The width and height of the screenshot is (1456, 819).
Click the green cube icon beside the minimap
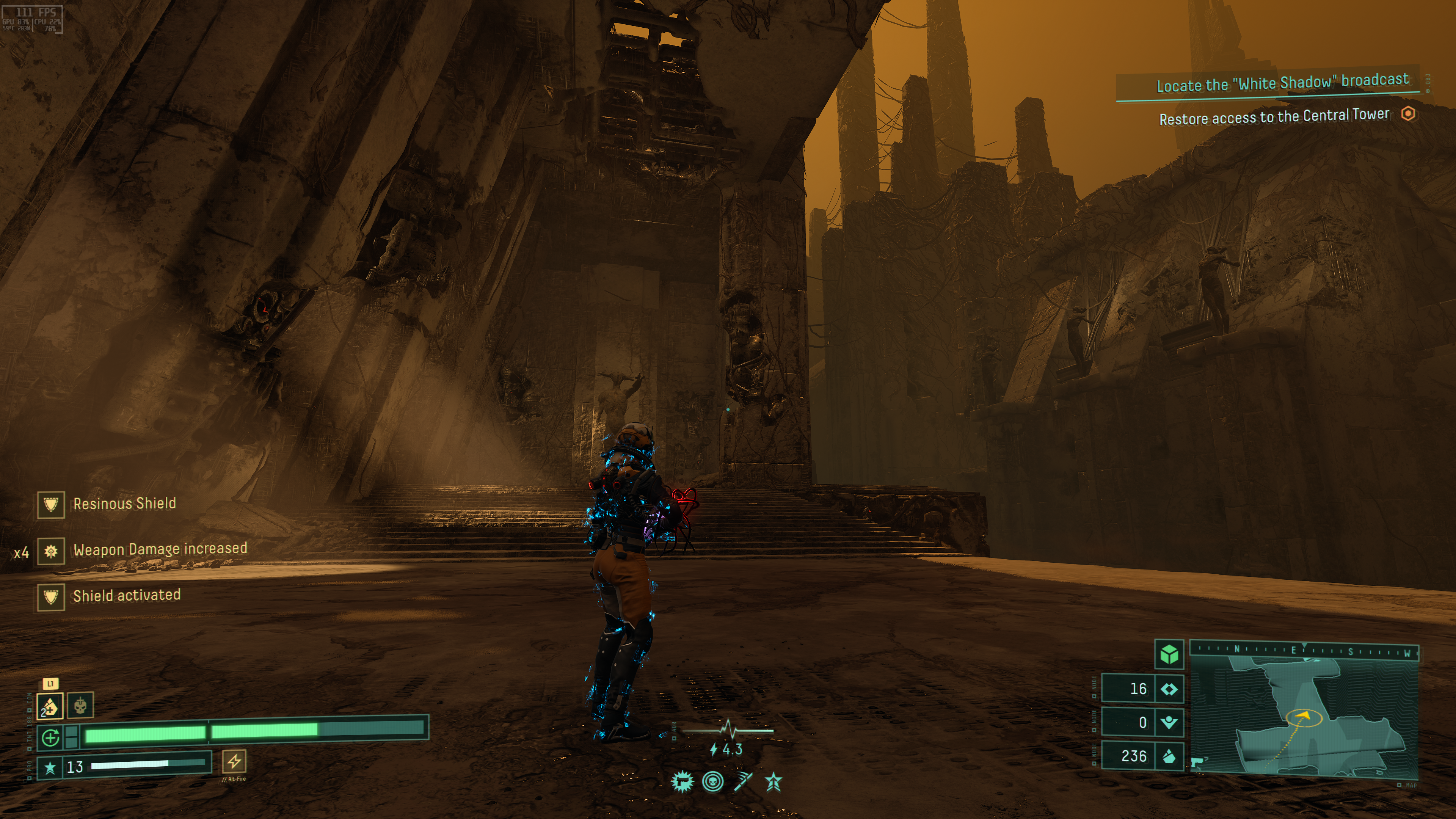tap(1169, 655)
